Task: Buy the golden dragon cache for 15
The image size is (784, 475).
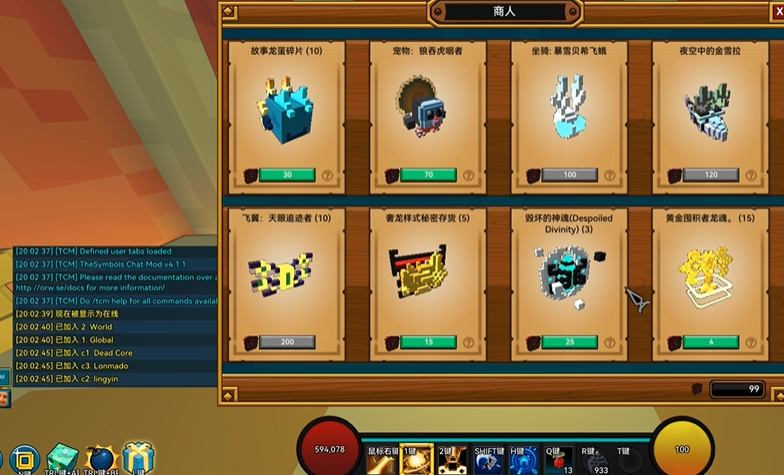Action: tap(428, 342)
